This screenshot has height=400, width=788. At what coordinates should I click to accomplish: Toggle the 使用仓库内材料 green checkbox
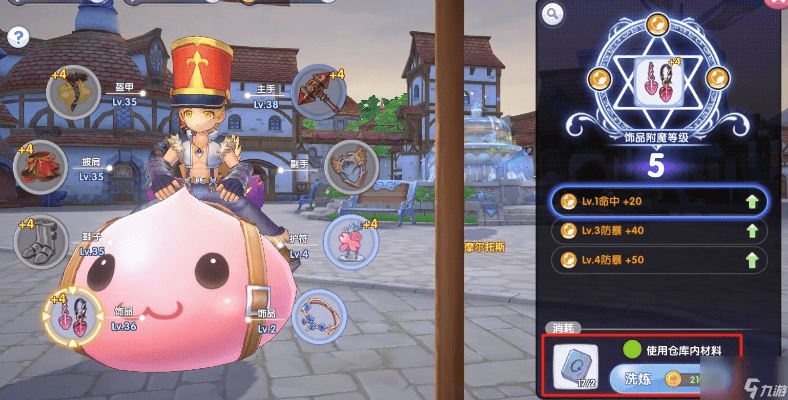tap(631, 349)
